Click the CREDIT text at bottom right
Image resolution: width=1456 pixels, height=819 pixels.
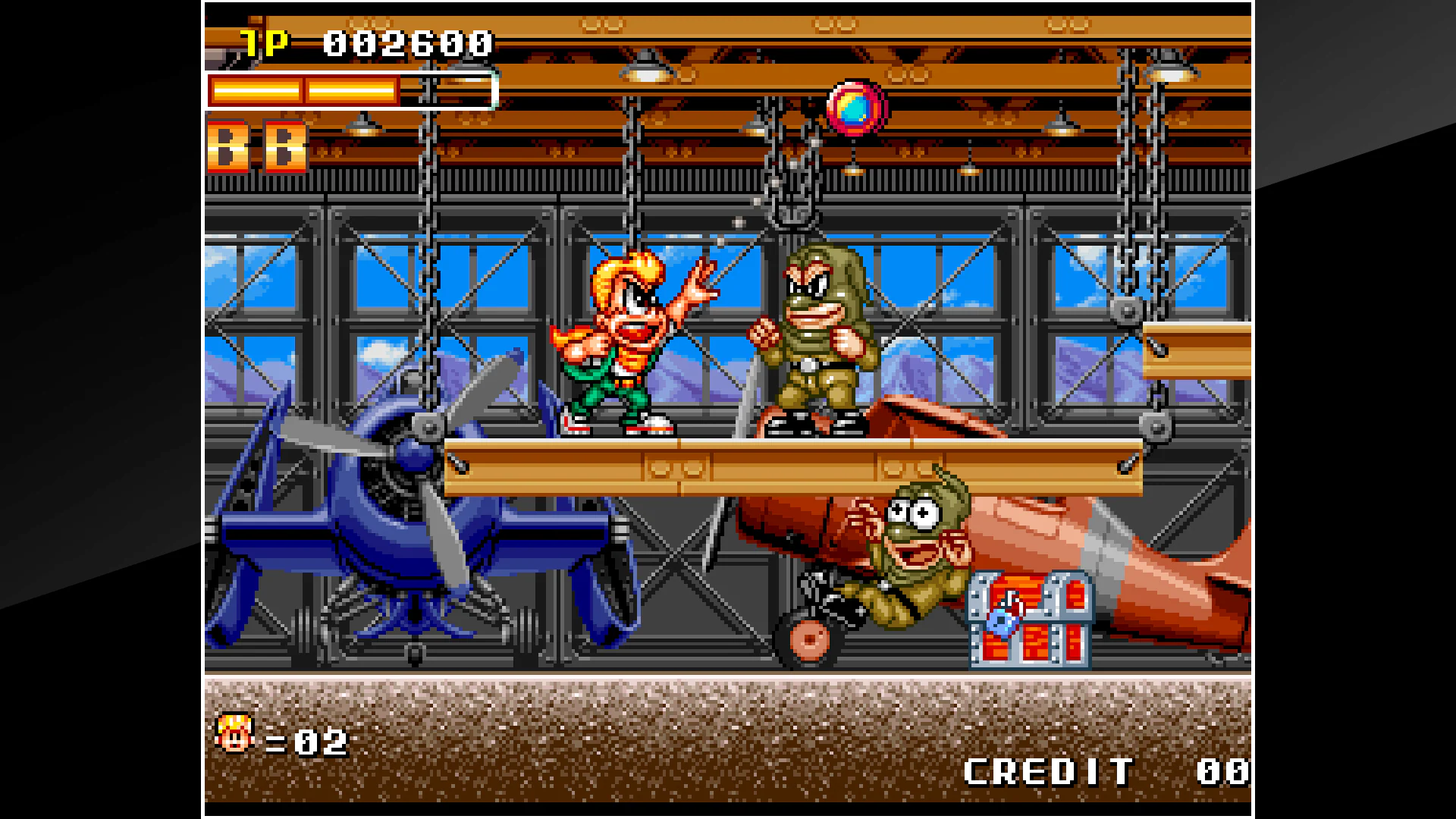[1050, 771]
